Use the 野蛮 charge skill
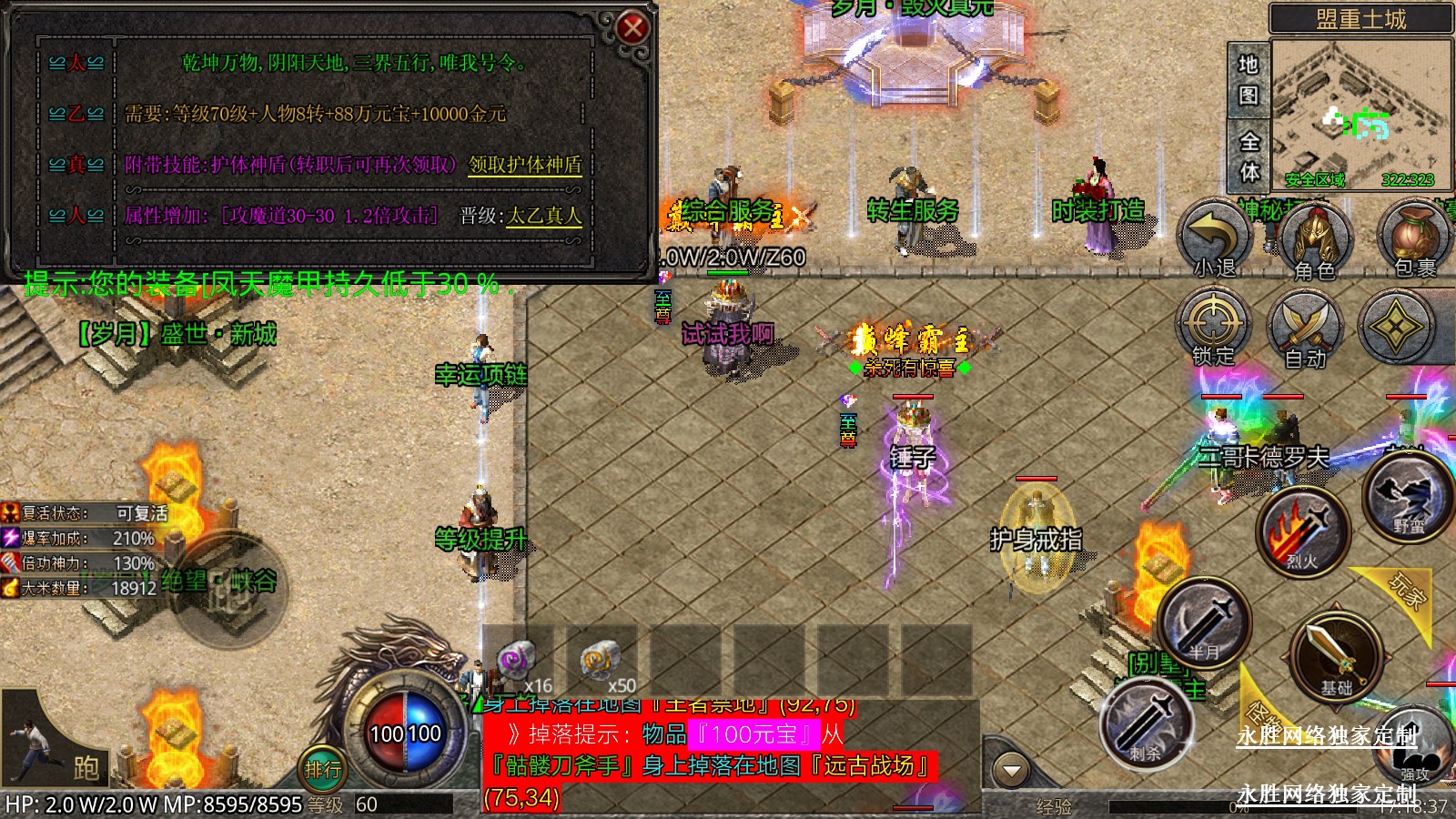This screenshot has width=1456, height=819. pos(1407,499)
